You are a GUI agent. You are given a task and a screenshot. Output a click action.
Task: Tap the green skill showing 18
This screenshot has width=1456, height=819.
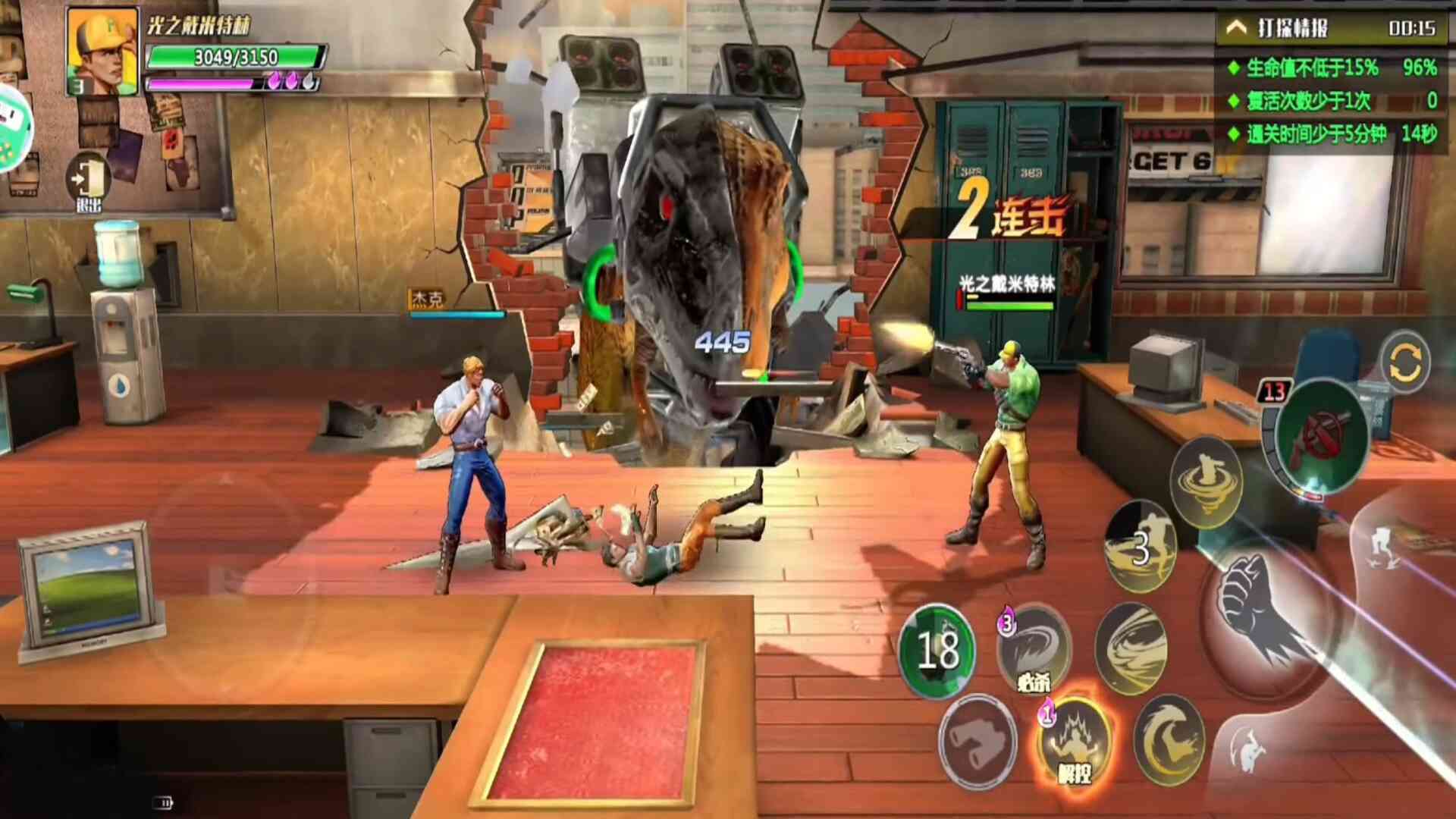point(937,650)
